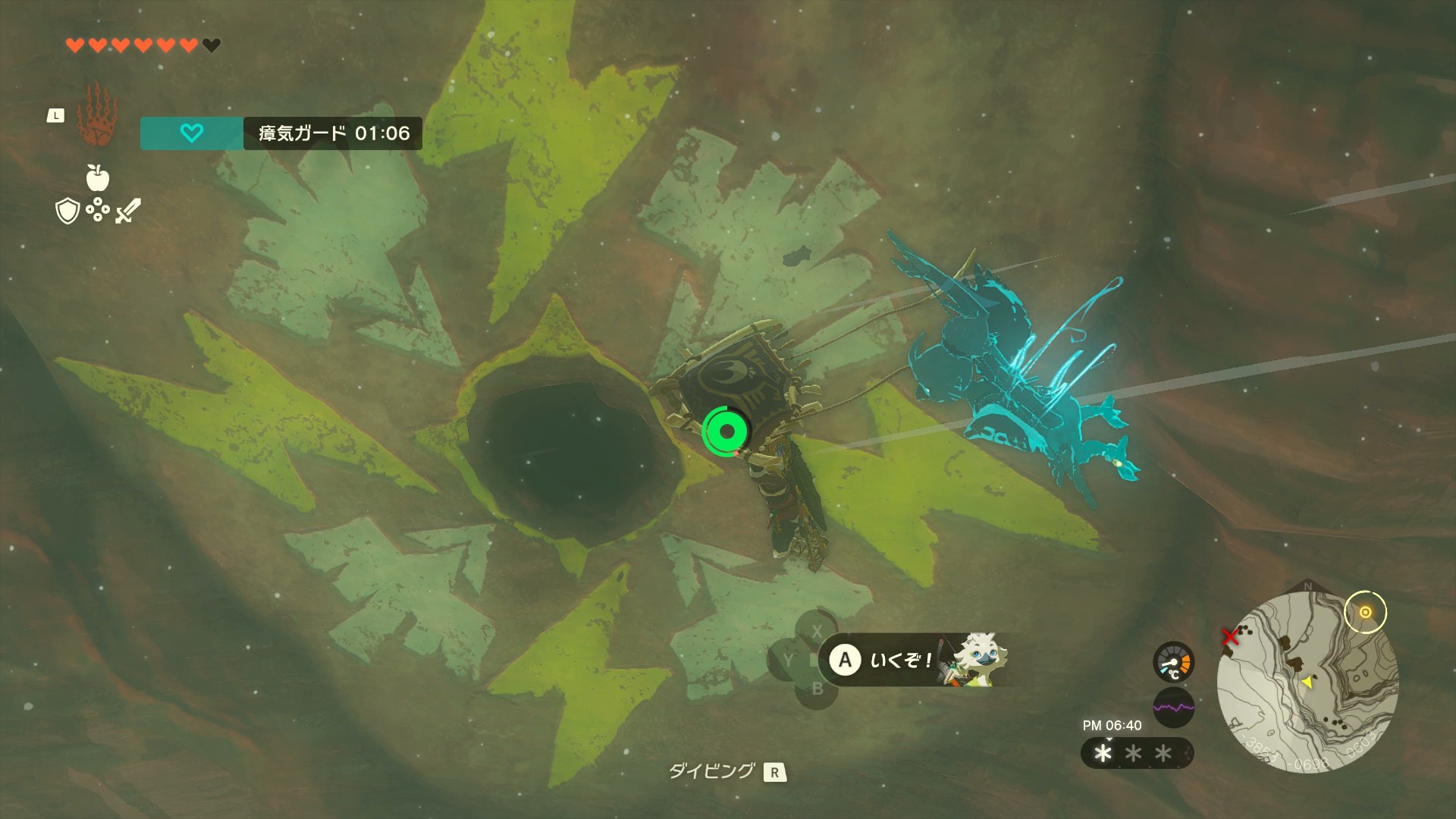Open the snowy weather forecast panel
This screenshot has height=819, width=1456.
tap(1135, 753)
